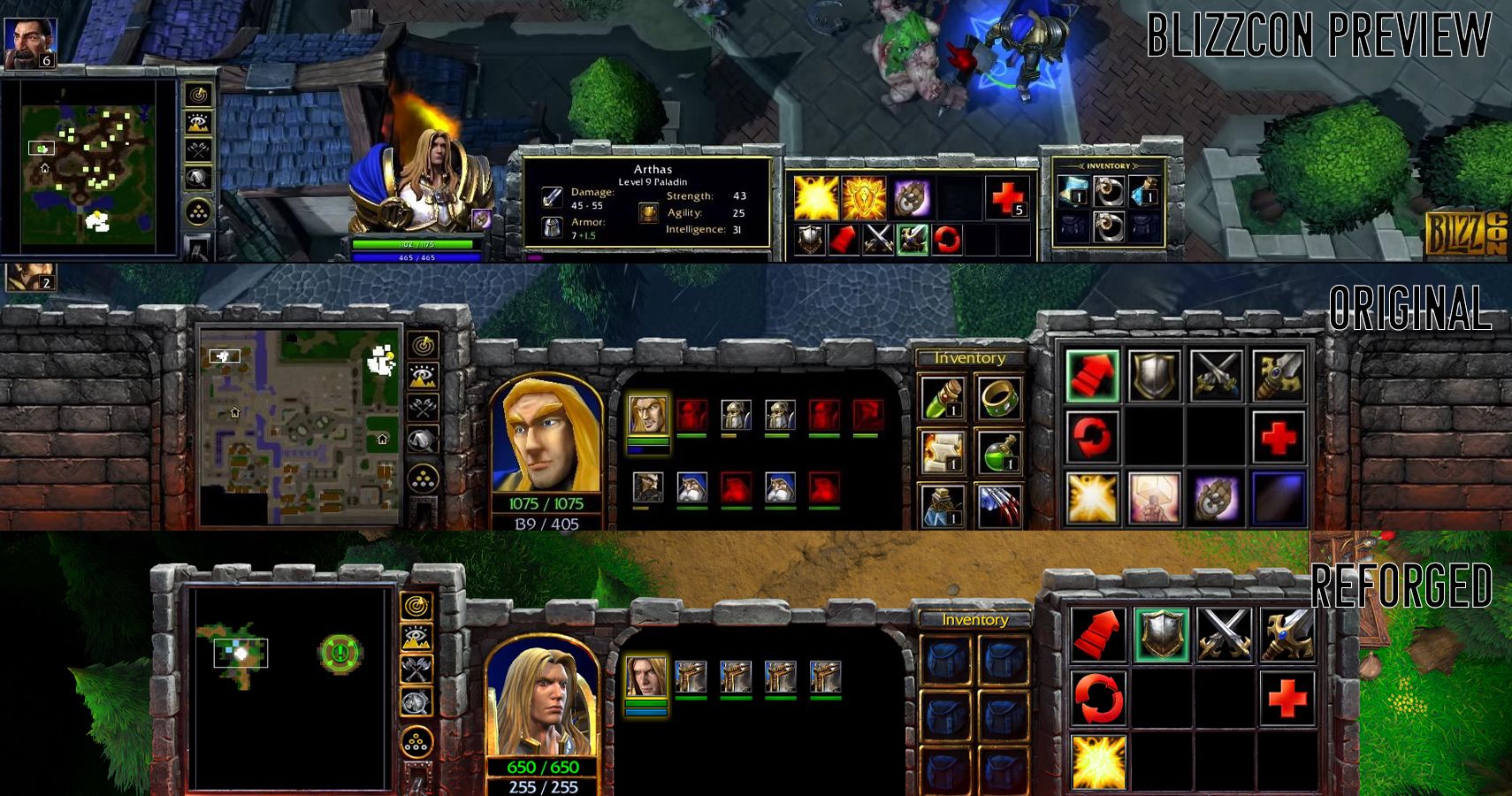The width and height of the screenshot is (1512, 796).
Task: Toggle creep camps with the eye minimap button
Action: [x=422, y=376]
